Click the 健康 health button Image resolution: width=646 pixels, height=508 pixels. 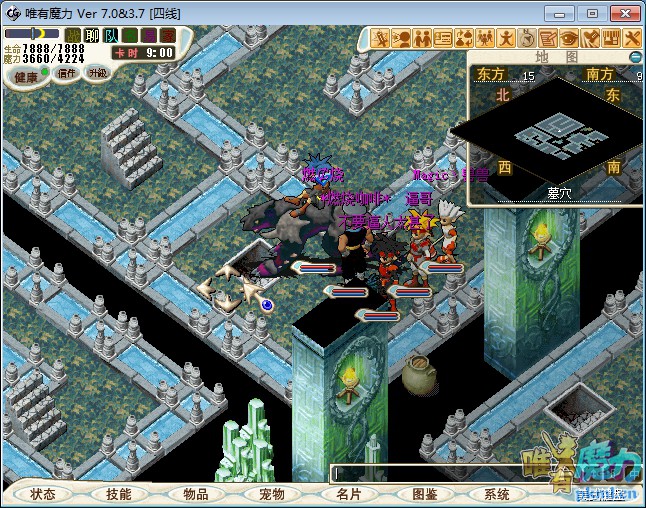[x=26, y=76]
